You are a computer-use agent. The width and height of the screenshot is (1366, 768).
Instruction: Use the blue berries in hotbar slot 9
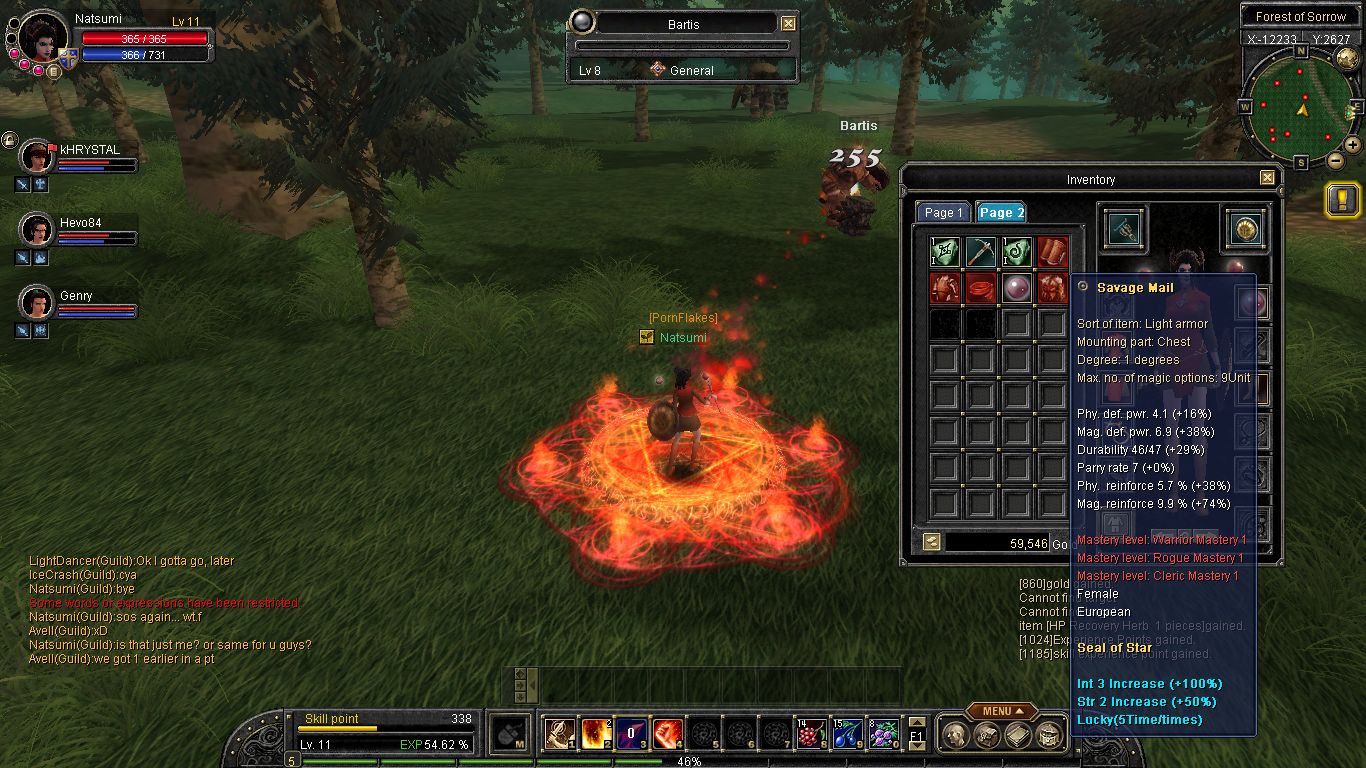point(846,734)
